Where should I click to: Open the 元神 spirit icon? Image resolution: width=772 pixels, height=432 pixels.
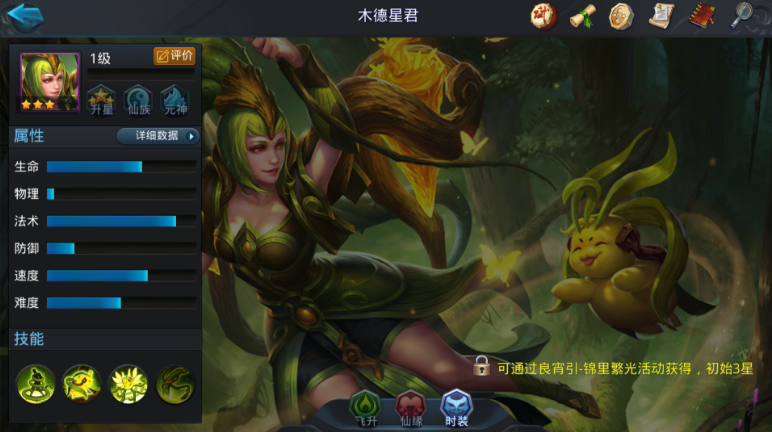pyautogui.click(x=175, y=100)
